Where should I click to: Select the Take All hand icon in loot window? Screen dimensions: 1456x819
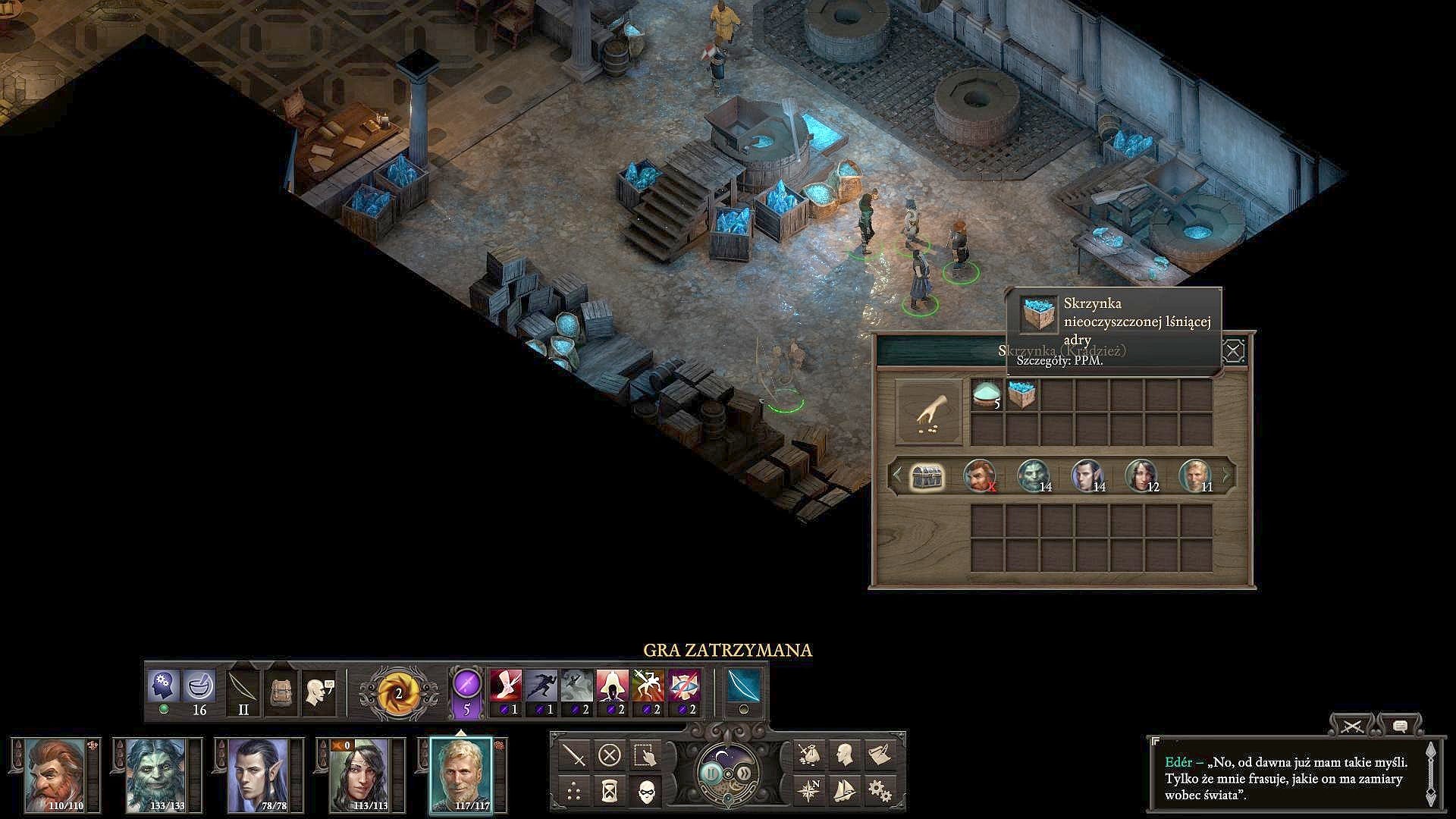[928, 412]
